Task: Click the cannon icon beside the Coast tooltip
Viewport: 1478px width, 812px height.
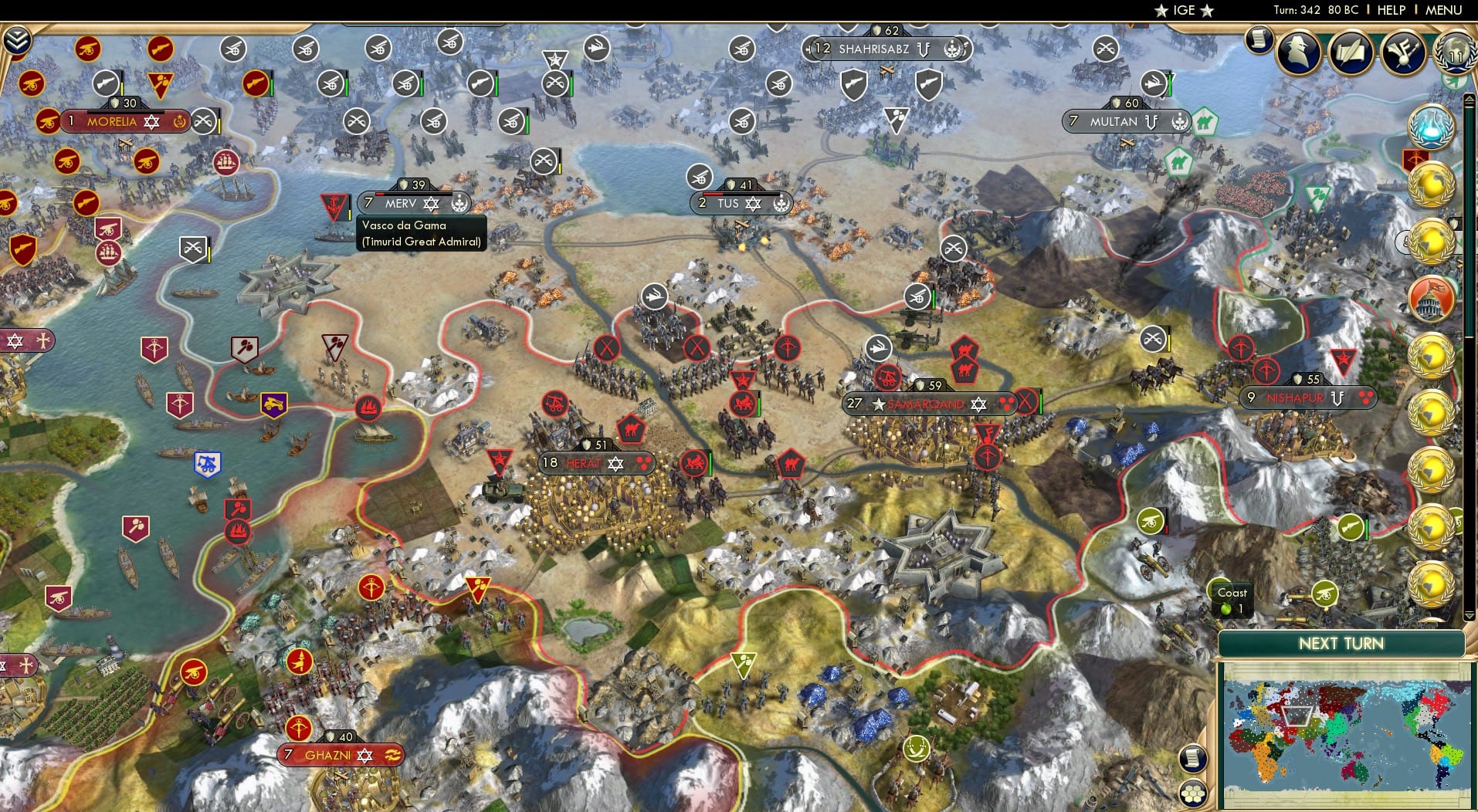Action: pos(1325,594)
